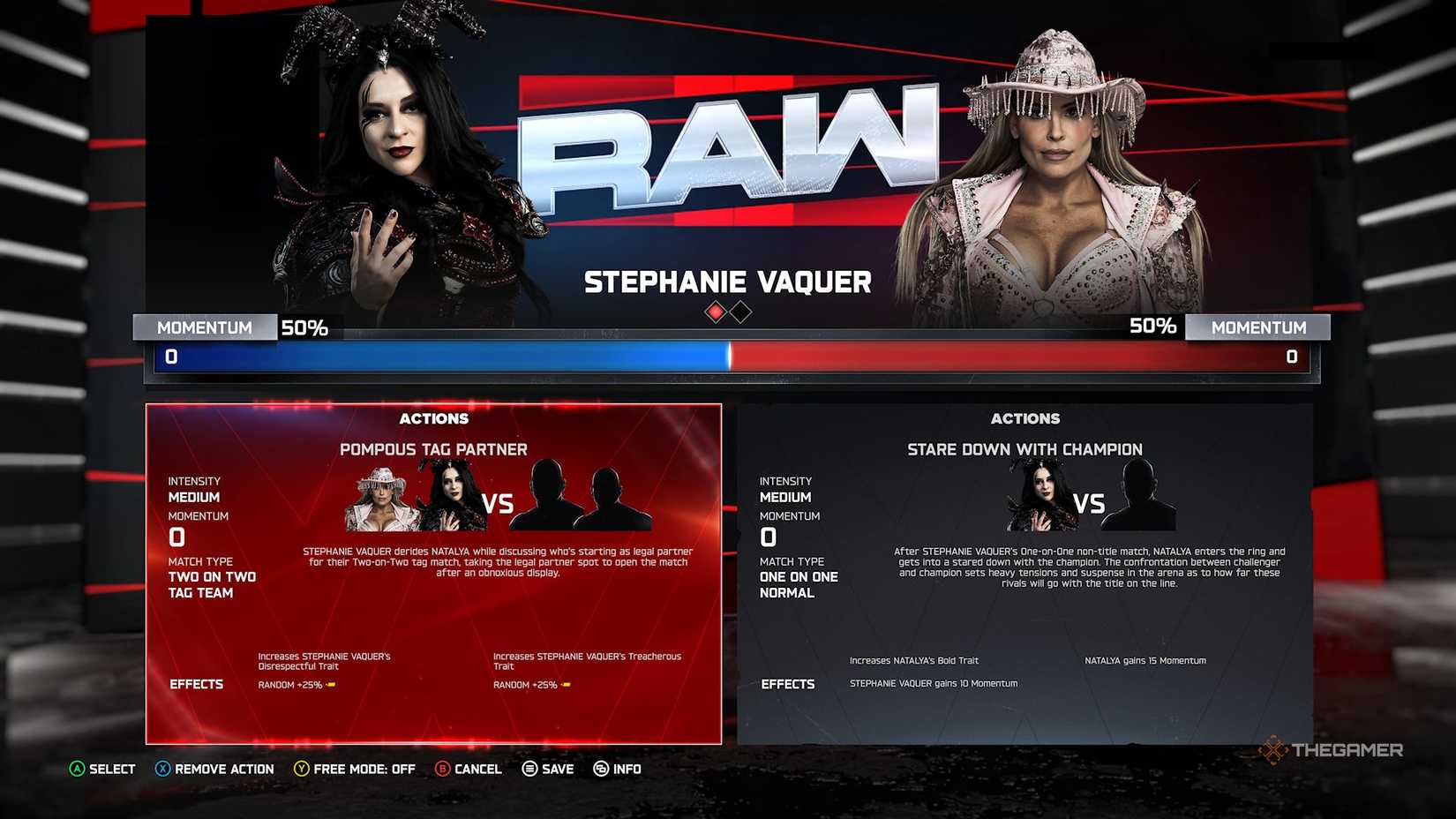Click the Save menu icon
This screenshot has width=1456, height=819.
[x=529, y=769]
